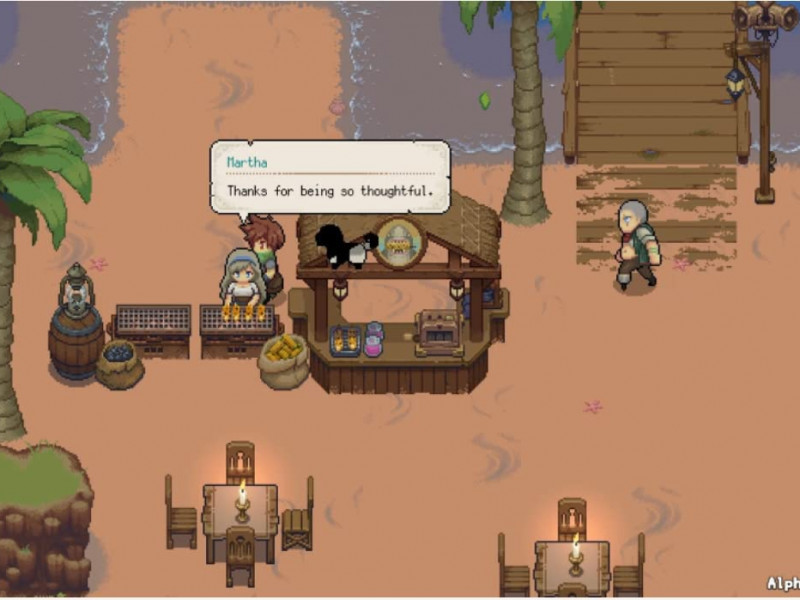Advance Martha's dialogue speech bubble
Screen dimensions: 800x600
(x=329, y=177)
